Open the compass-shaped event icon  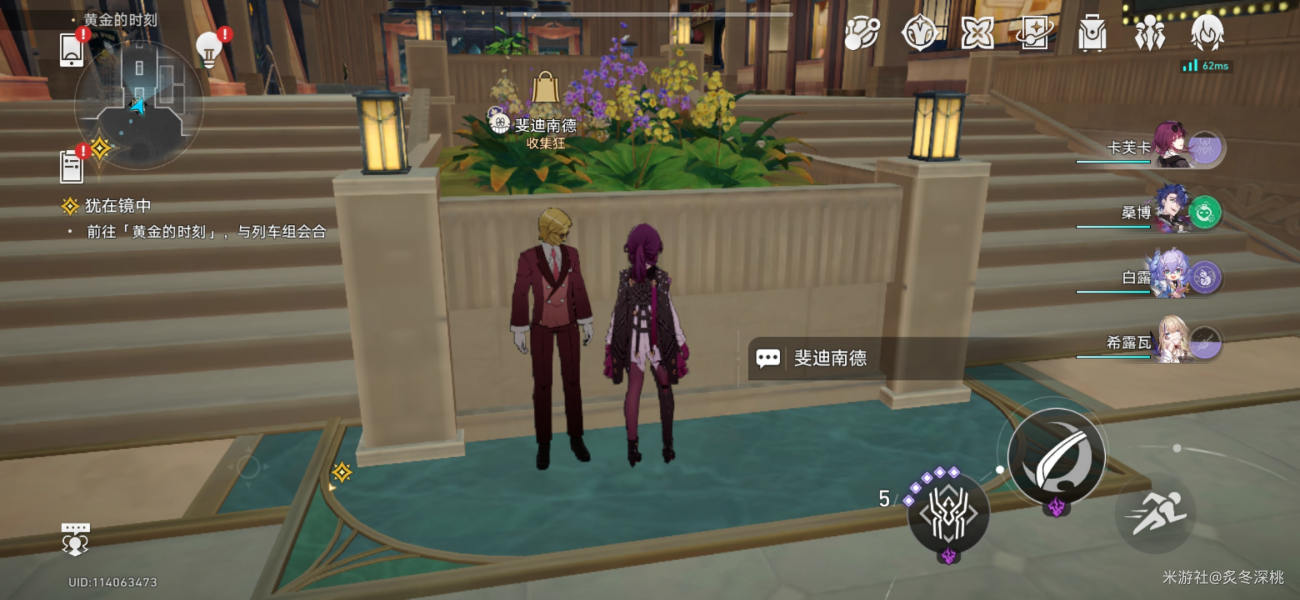point(918,34)
